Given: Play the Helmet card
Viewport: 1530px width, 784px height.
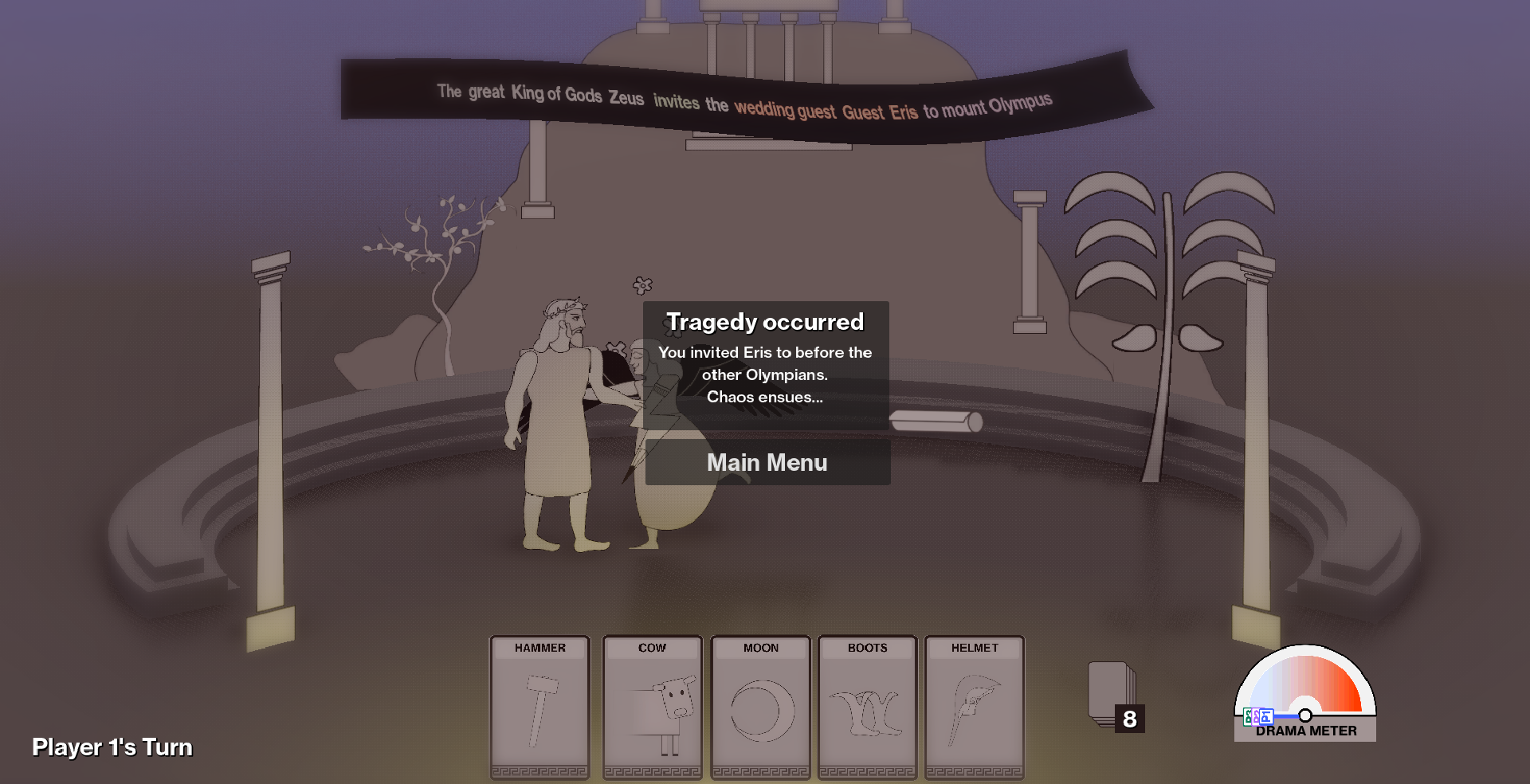Looking at the screenshot, I should (x=974, y=707).
